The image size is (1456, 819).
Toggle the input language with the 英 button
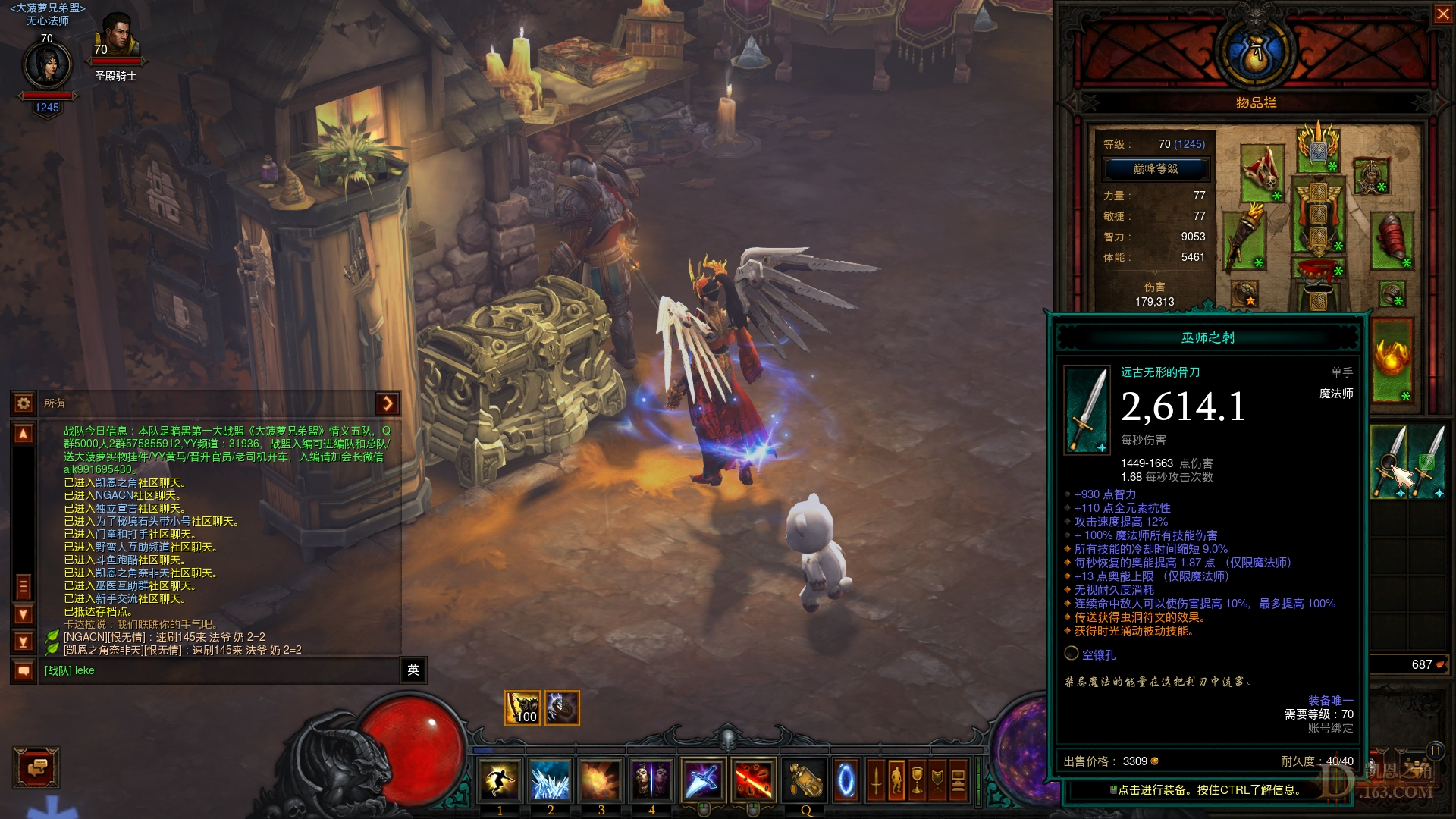[413, 670]
